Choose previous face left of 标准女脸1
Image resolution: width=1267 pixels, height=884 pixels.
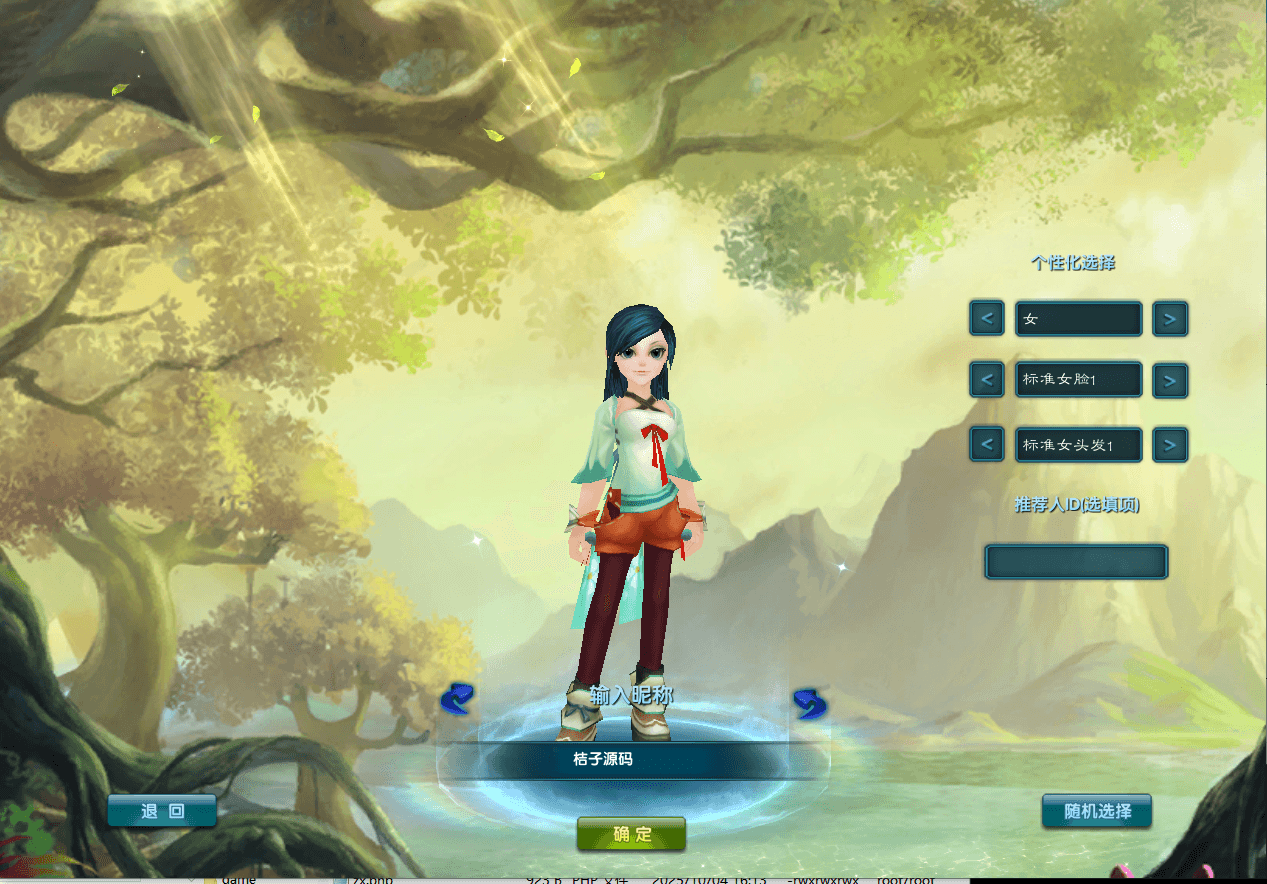click(987, 380)
